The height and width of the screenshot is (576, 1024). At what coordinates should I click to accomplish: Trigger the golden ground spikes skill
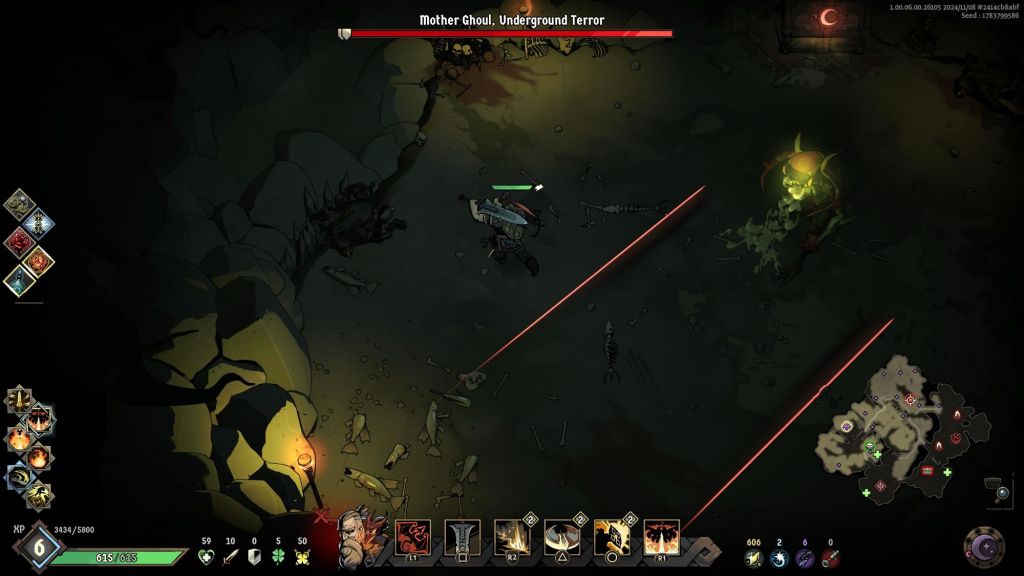click(x=512, y=537)
